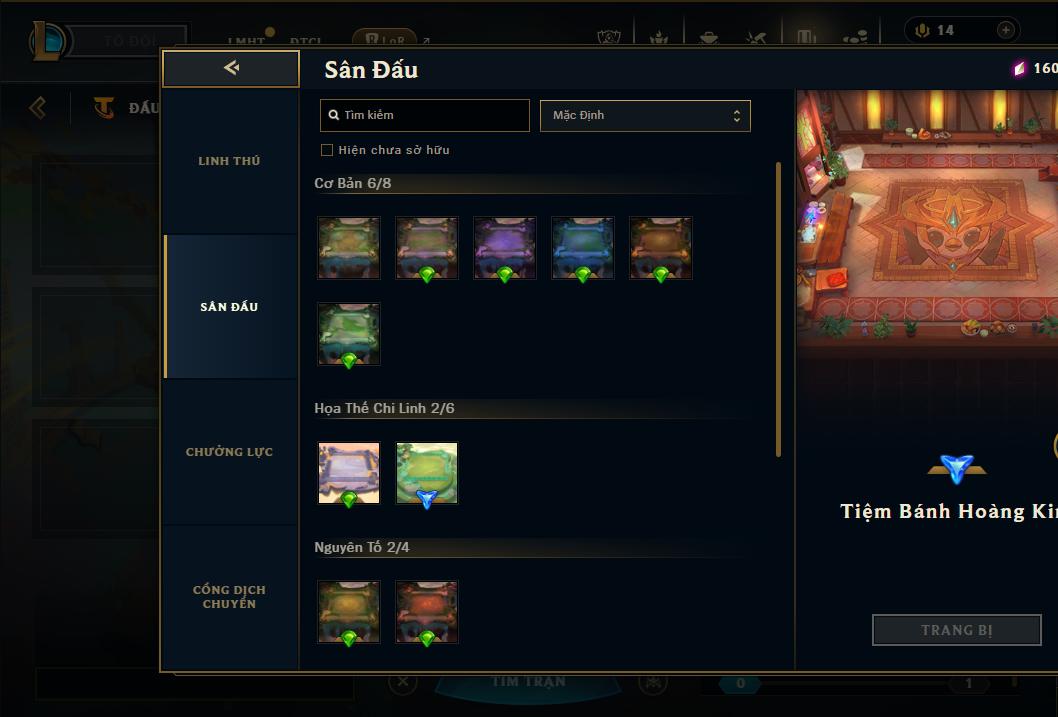This screenshot has width=1058, height=717.
Task: Choose the blue arena thumbnail in Cơ Bản
Action: [583, 247]
